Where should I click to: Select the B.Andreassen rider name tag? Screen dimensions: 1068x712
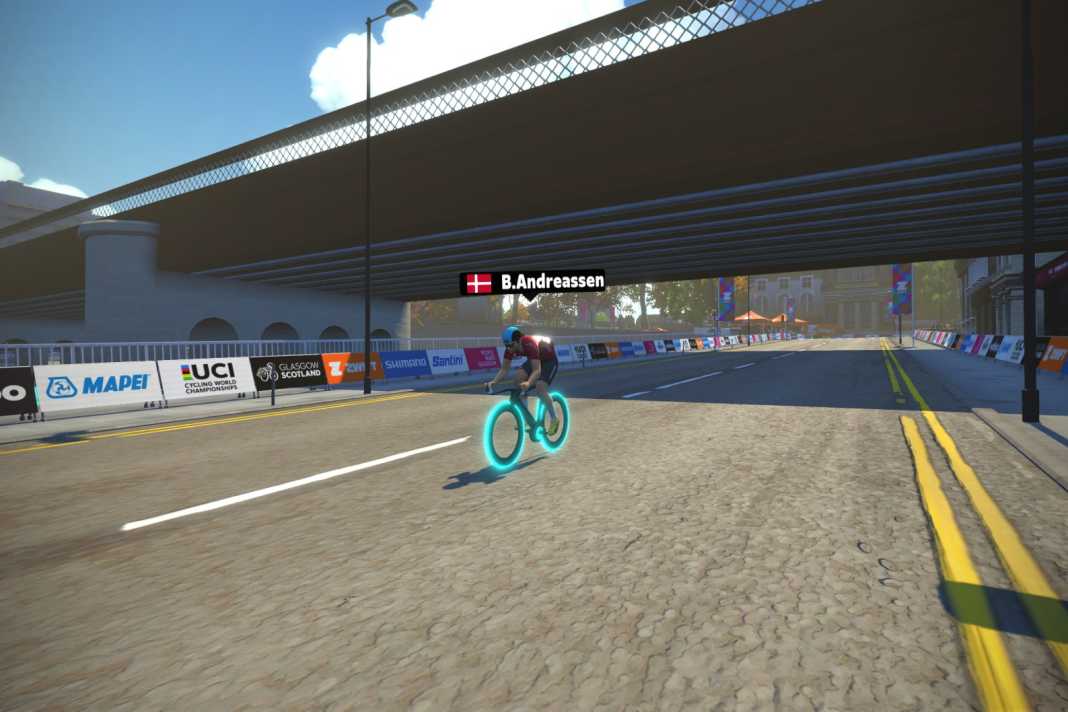click(x=533, y=283)
